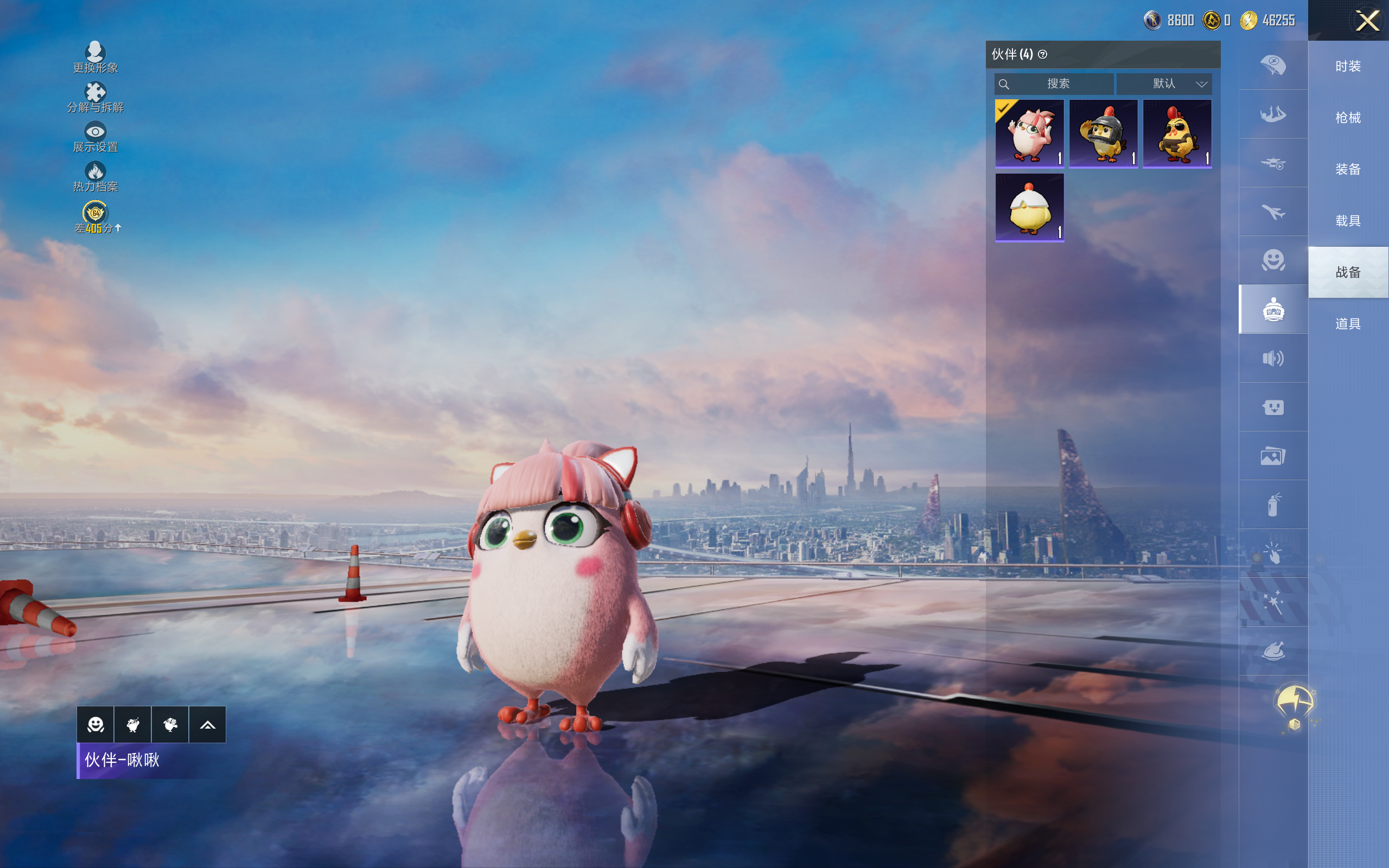Viewport: 1389px width, 868px height.
Task: View the 热力档案 profile
Action: (x=95, y=176)
